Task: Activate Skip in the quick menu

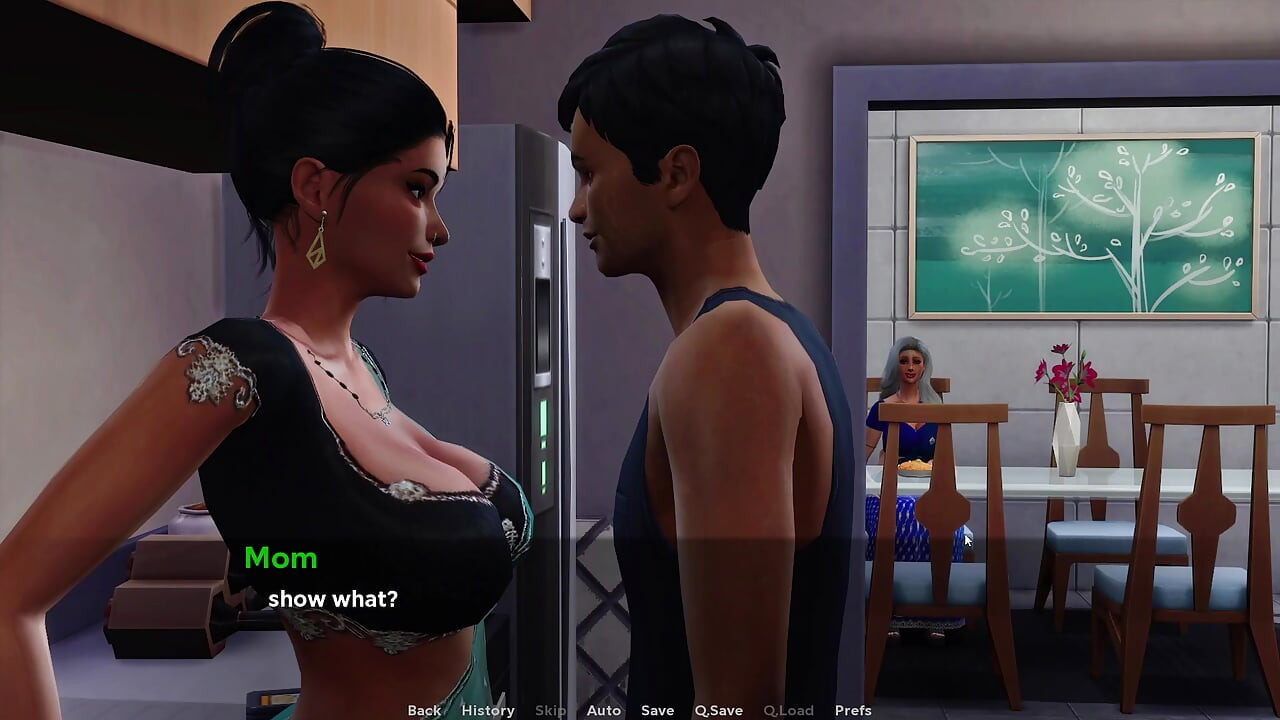Action: coord(548,710)
